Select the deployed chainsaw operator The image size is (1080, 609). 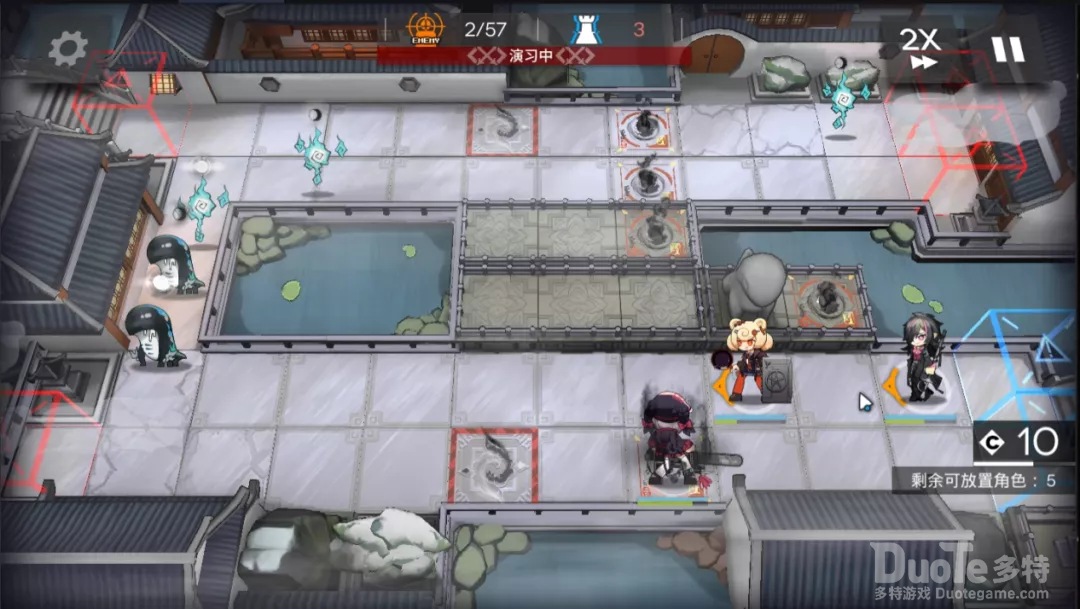pos(670,439)
